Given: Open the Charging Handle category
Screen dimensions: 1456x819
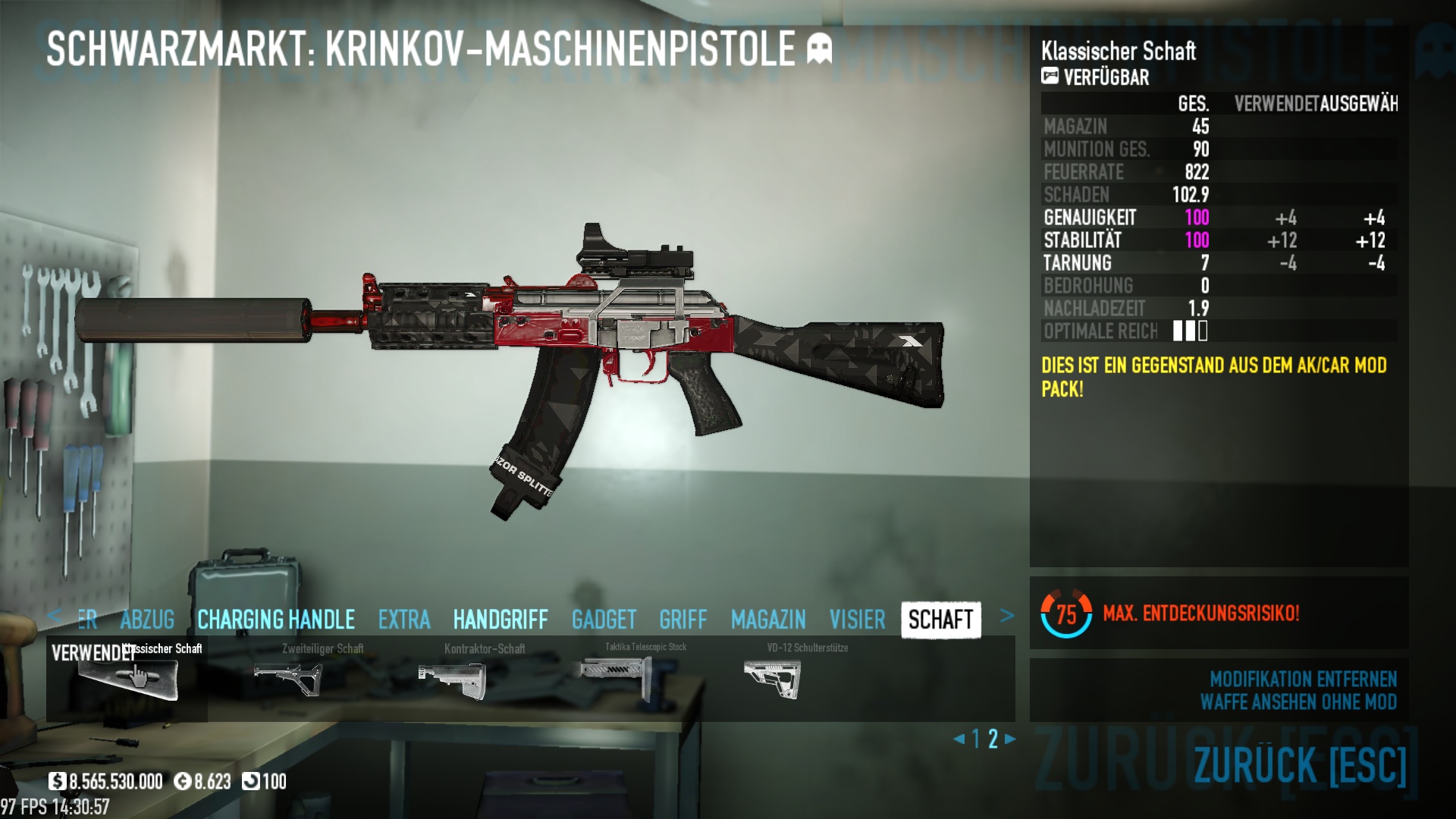Looking at the screenshot, I should coord(276,620).
